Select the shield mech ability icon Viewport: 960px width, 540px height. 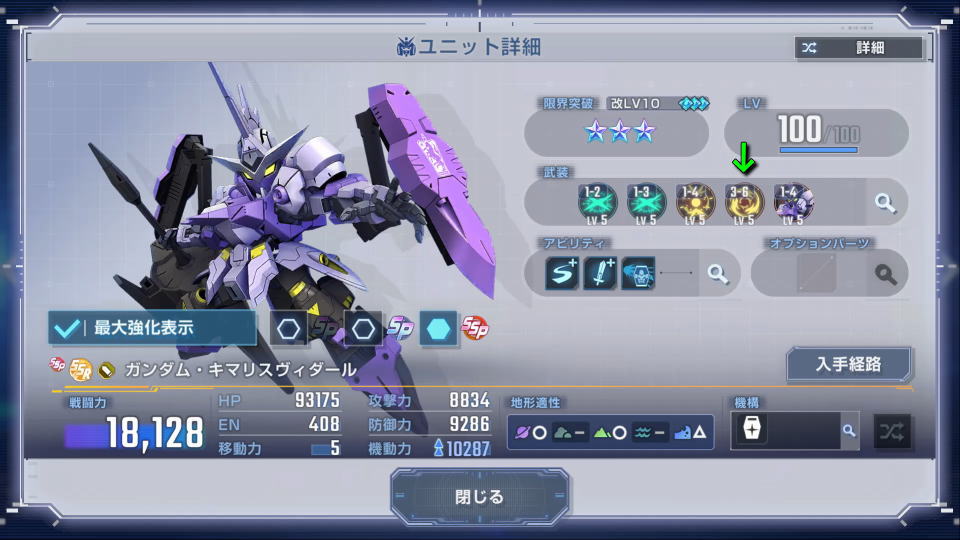638,273
